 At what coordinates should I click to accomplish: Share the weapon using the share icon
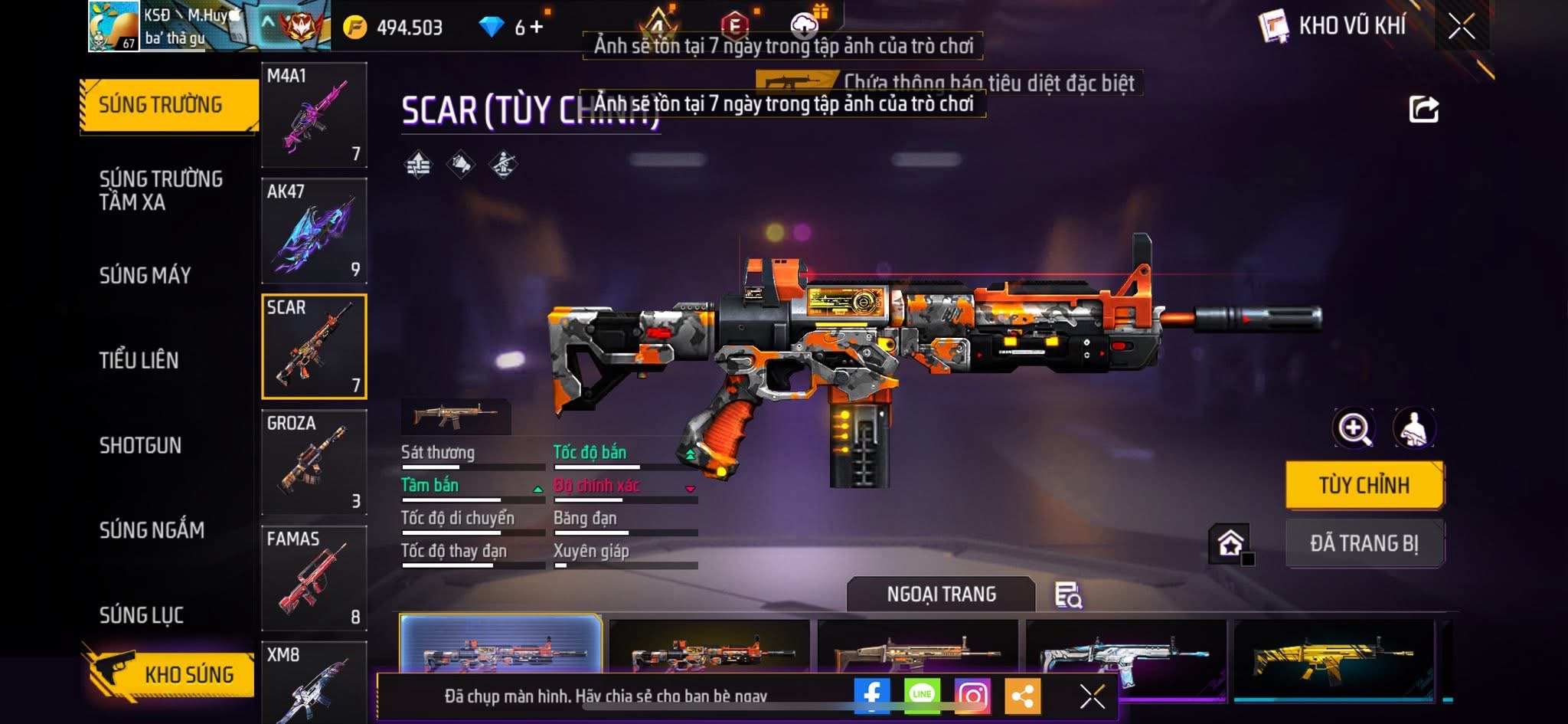(1423, 110)
